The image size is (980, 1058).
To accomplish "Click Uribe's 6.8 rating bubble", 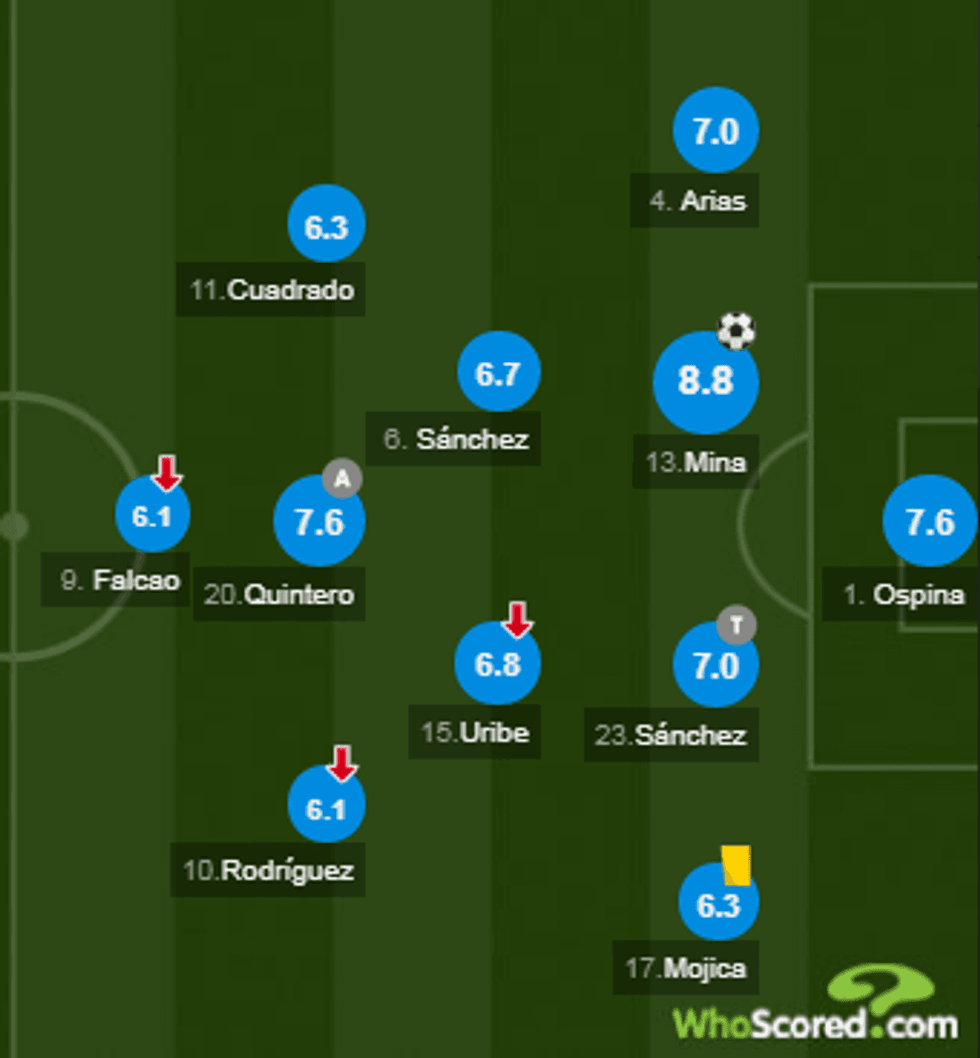I will [497, 664].
